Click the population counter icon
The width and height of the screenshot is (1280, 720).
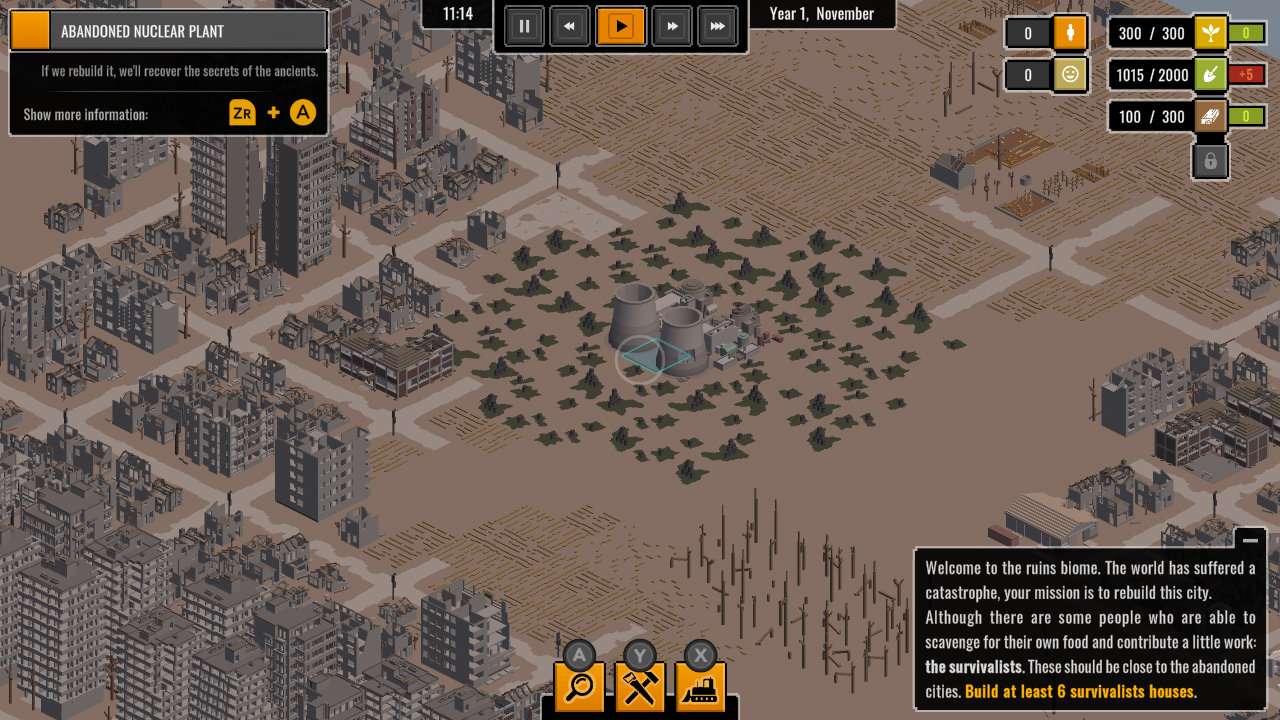[1069, 33]
